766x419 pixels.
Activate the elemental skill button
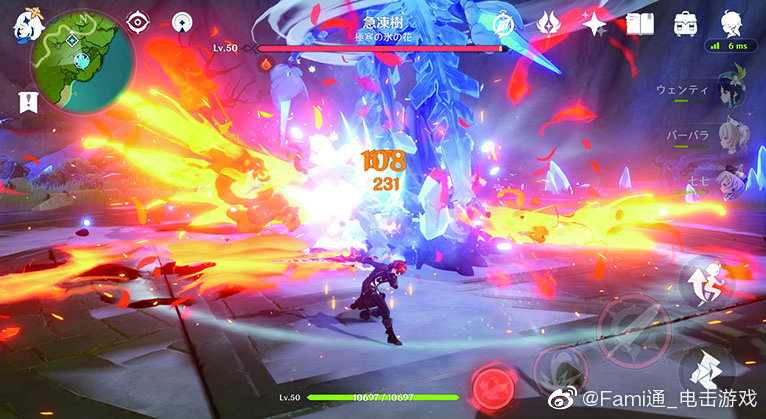[560, 364]
